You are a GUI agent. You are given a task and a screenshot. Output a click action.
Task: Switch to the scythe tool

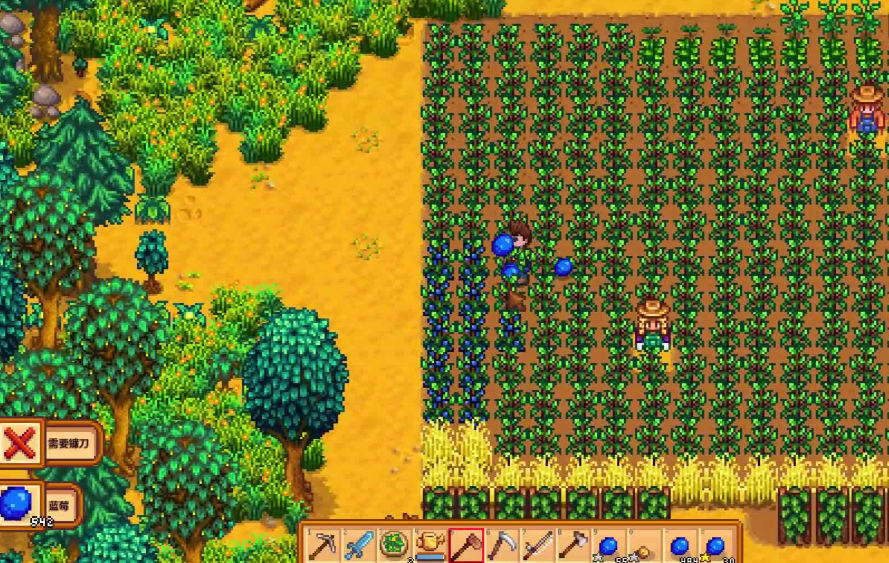[502, 546]
